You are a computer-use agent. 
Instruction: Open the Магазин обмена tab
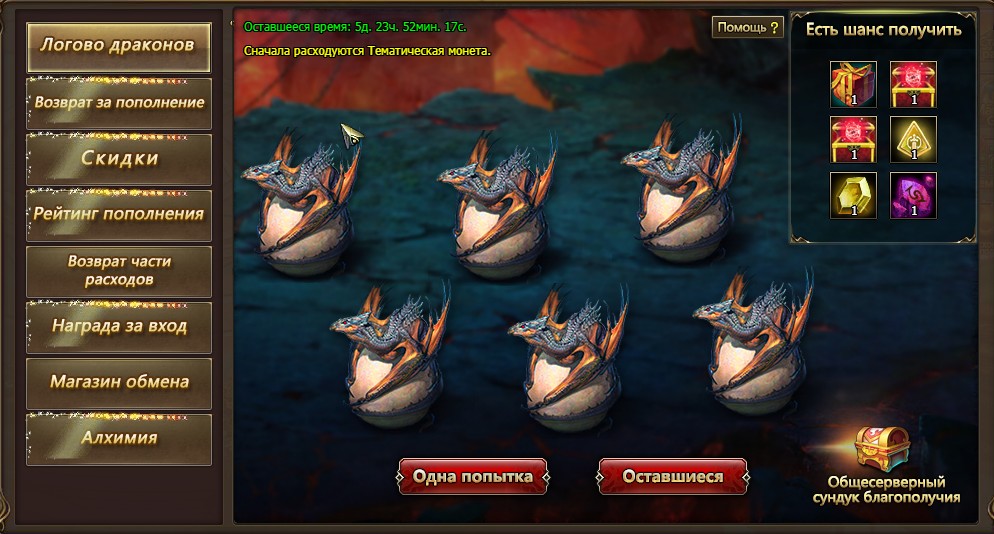(119, 382)
